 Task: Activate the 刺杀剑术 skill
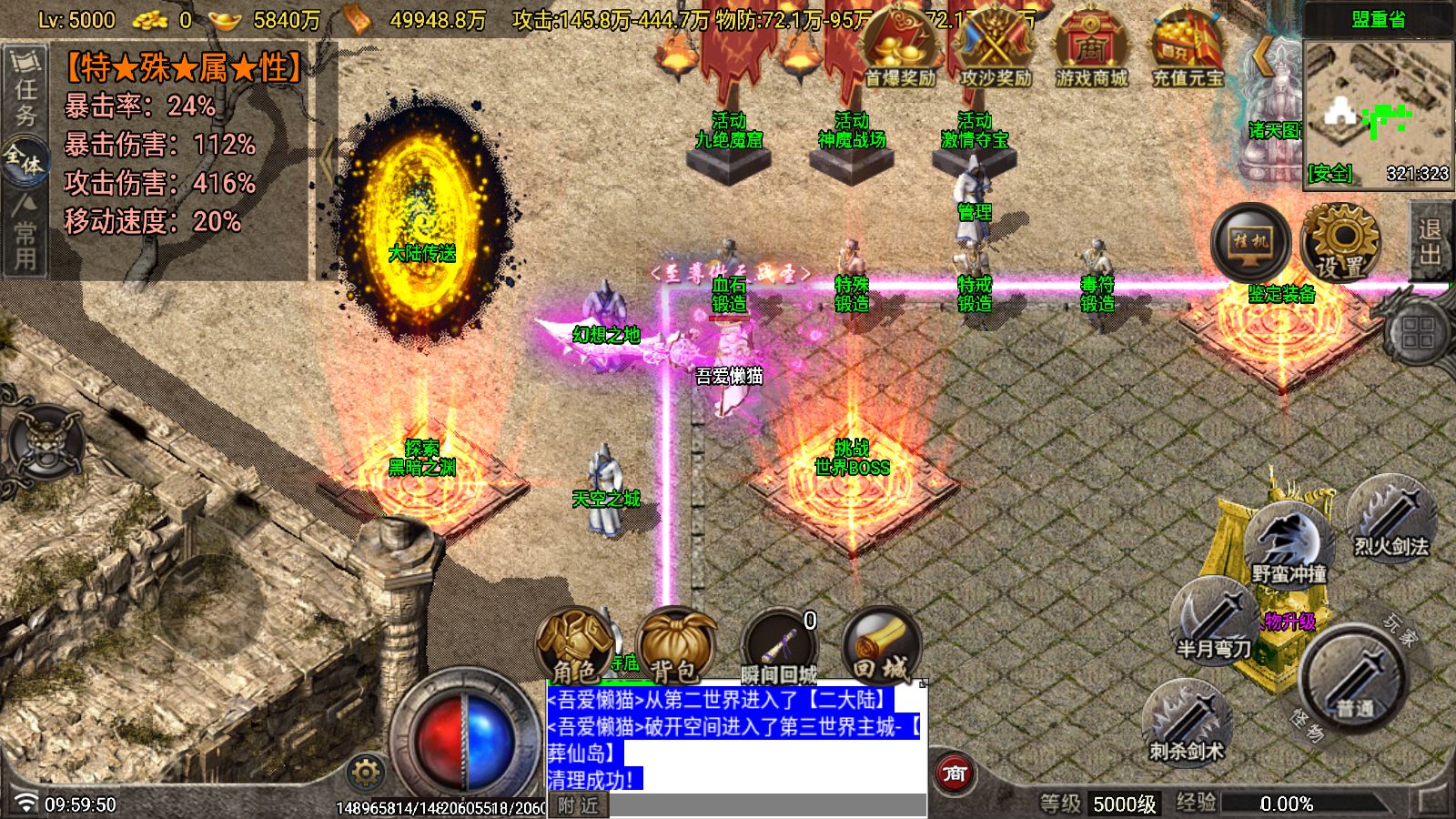click(1186, 724)
